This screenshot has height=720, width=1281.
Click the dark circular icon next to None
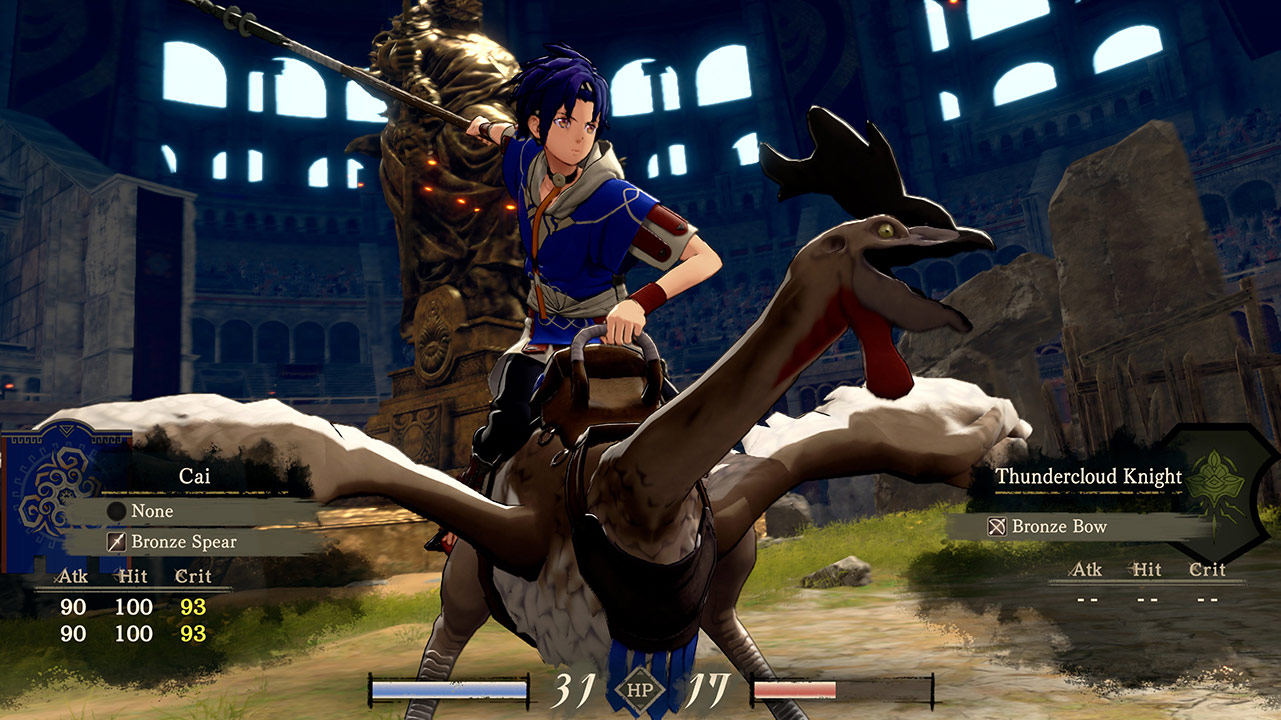[x=116, y=512]
